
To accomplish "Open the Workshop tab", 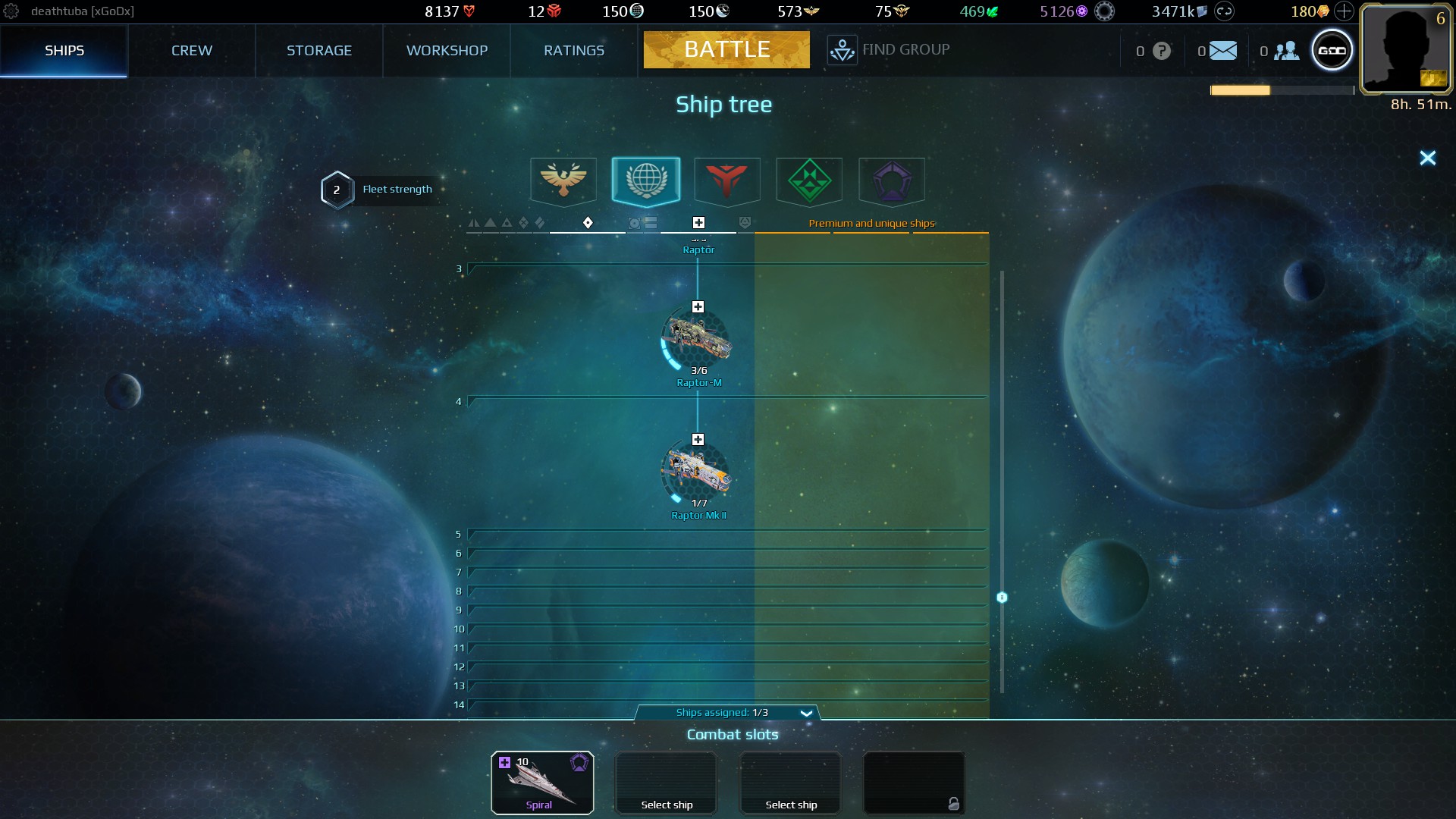I will (x=447, y=50).
